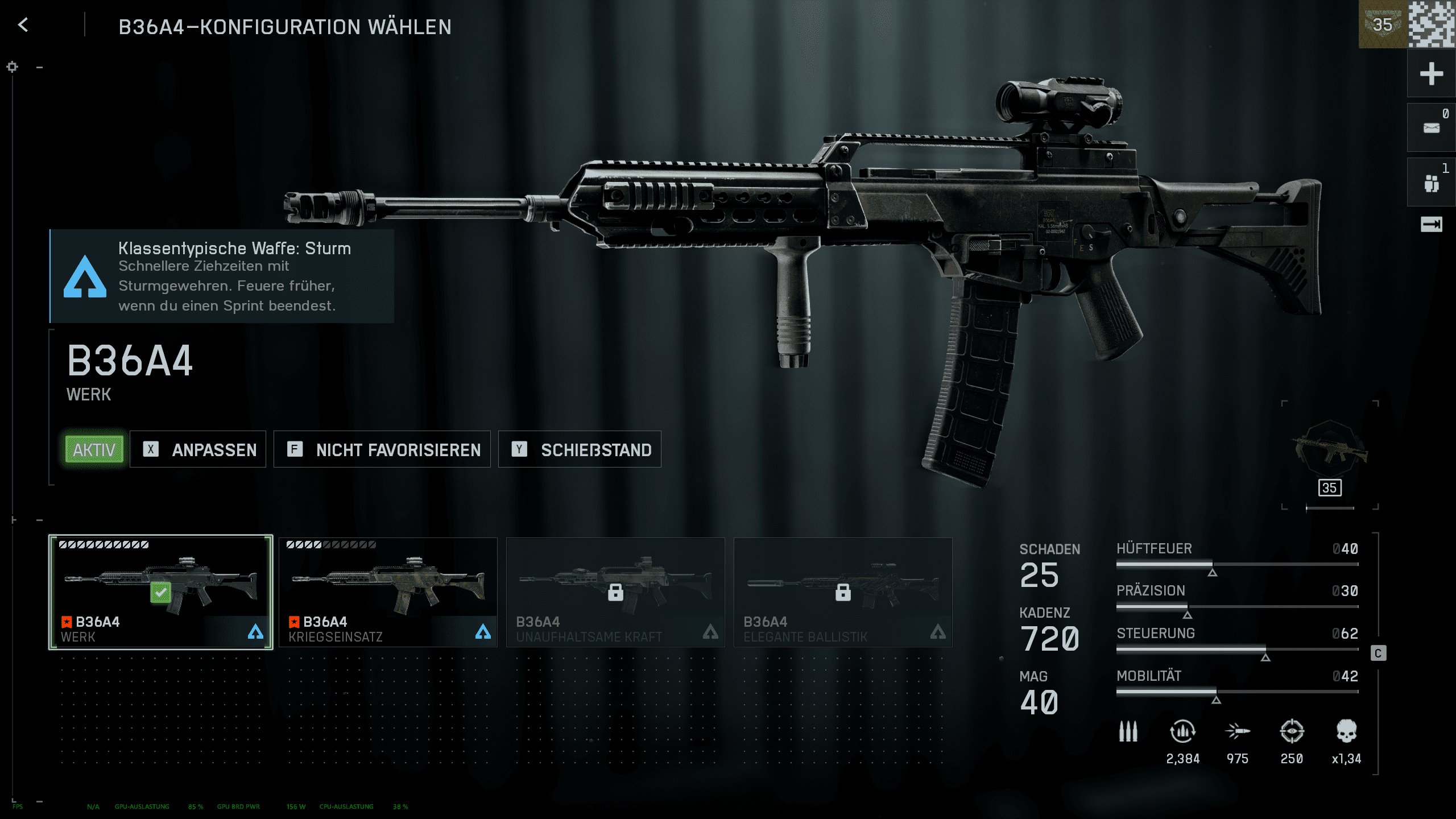The height and width of the screenshot is (819, 1456).
Task: Enter the Schießstand firing range
Action: (580, 449)
